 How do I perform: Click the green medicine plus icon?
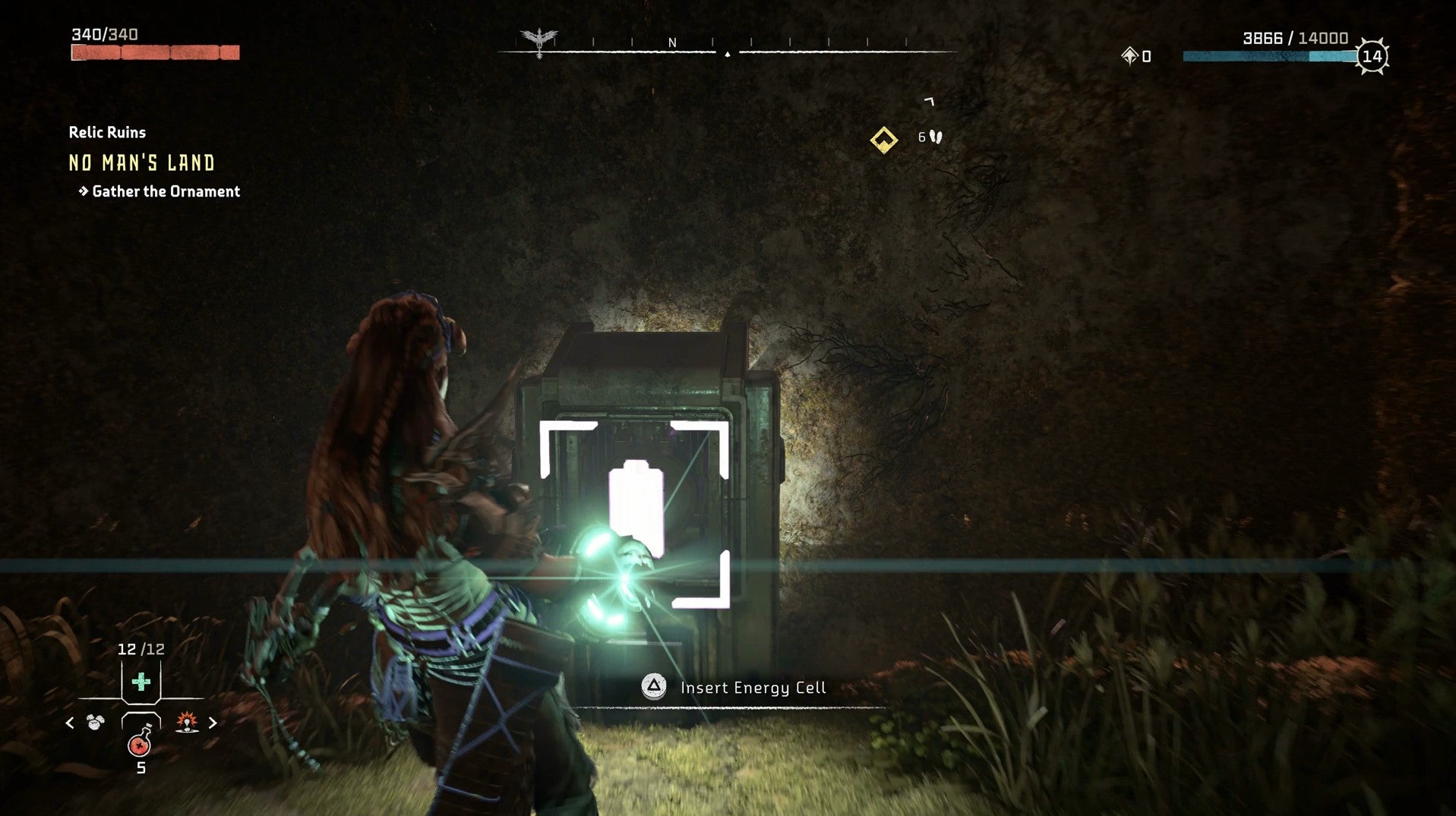click(x=141, y=682)
